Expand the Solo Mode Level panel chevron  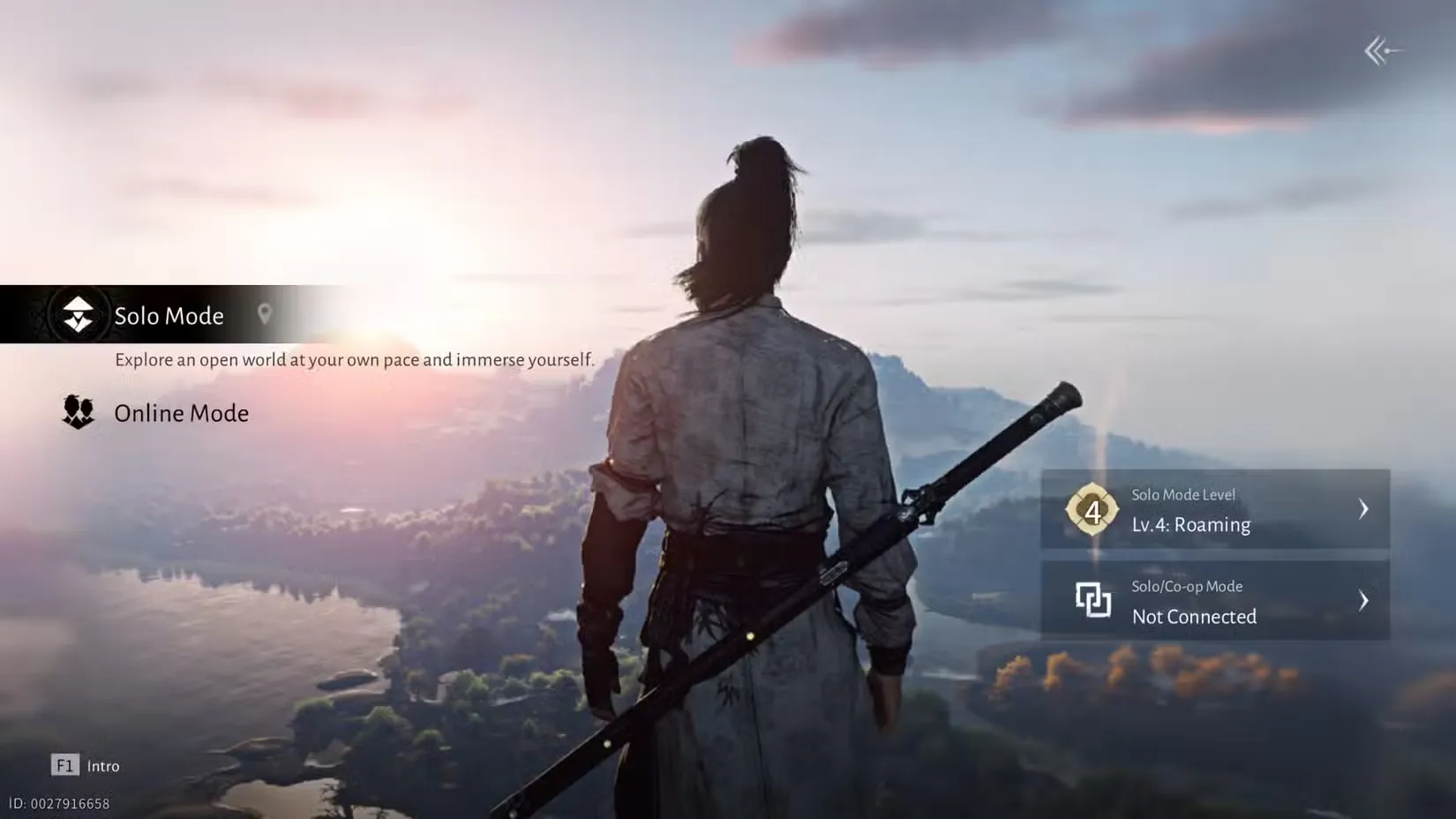pos(1363,509)
